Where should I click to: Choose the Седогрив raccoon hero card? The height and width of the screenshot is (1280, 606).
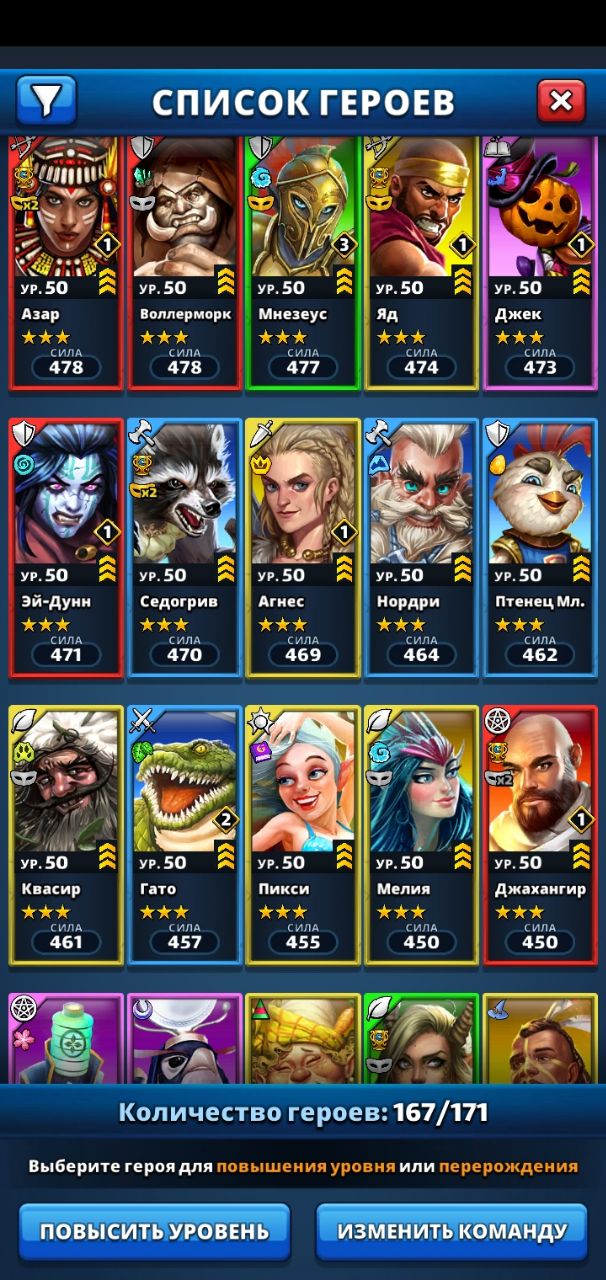184,548
